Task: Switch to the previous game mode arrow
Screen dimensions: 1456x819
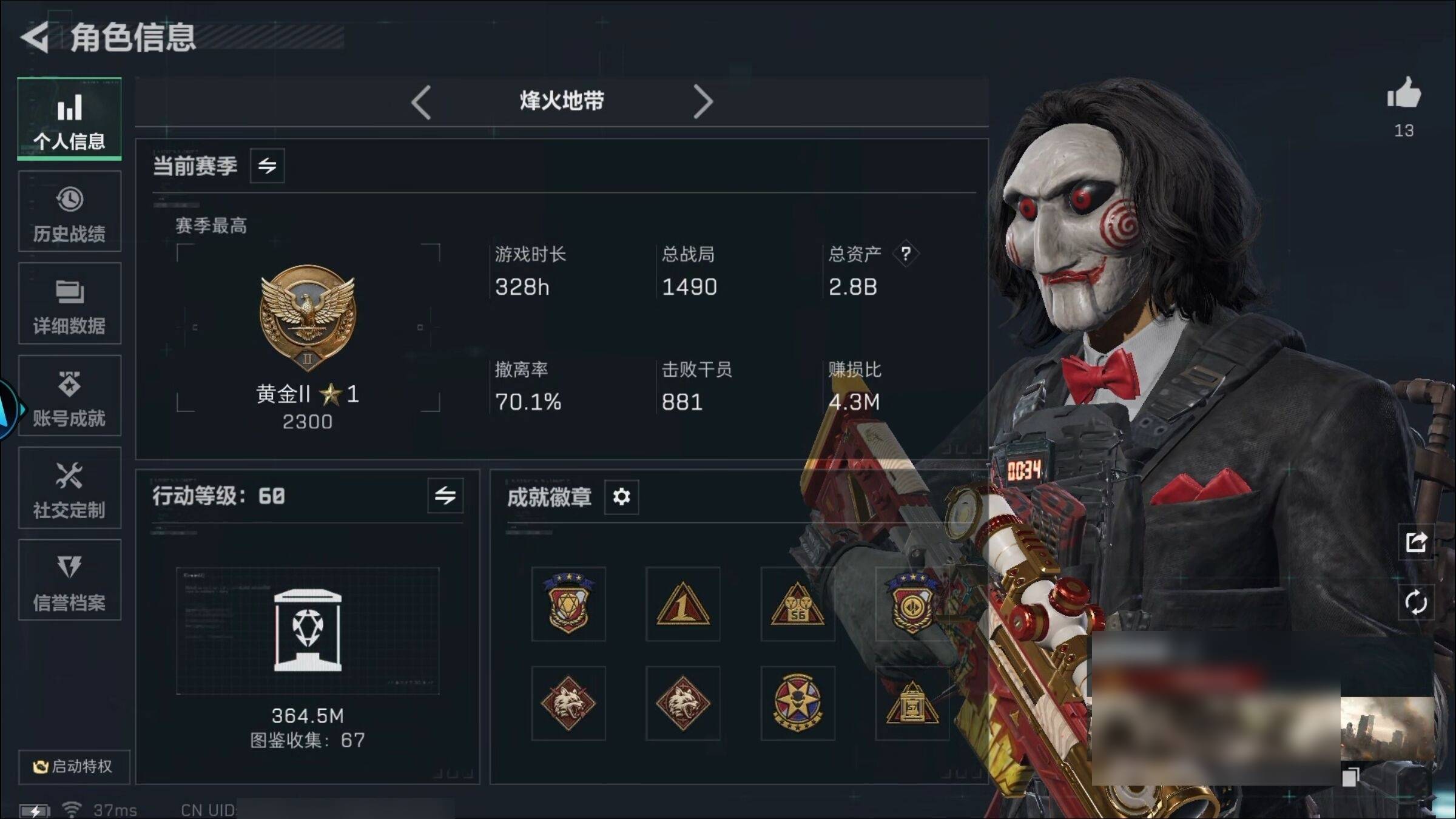Action: pyautogui.click(x=421, y=102)
